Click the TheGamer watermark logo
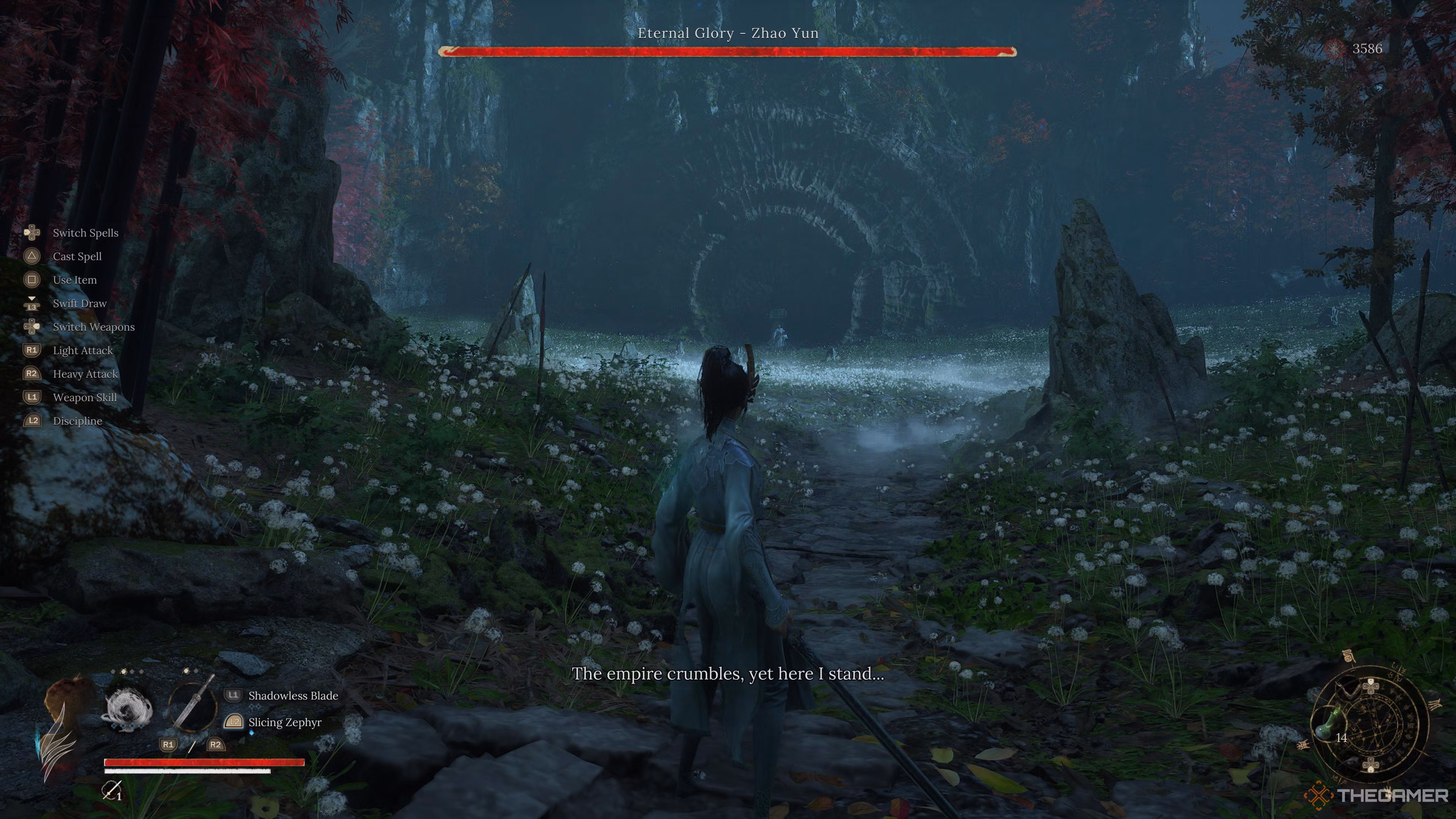 tap(1376, 796)
